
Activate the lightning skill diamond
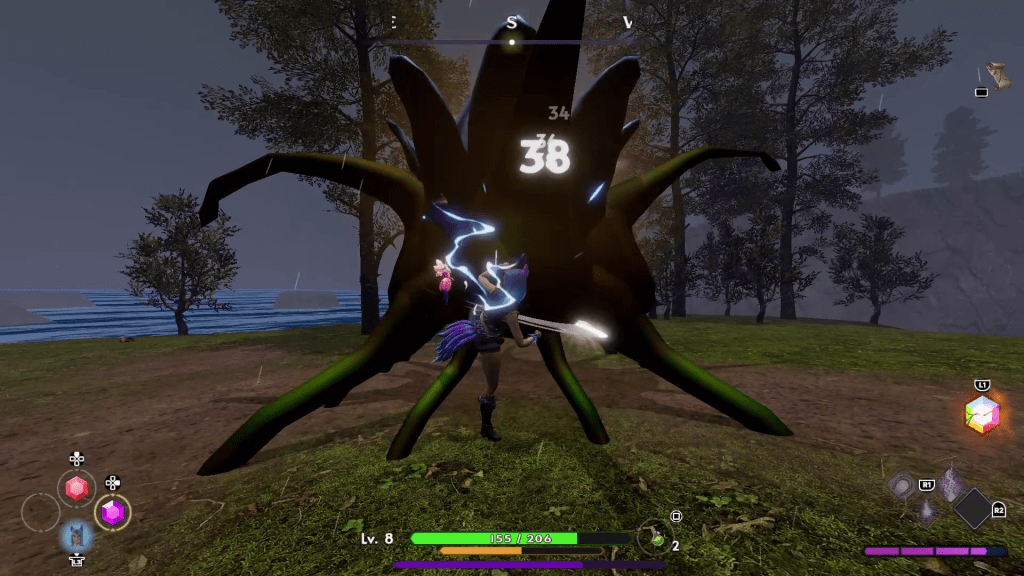coord(950,485)
